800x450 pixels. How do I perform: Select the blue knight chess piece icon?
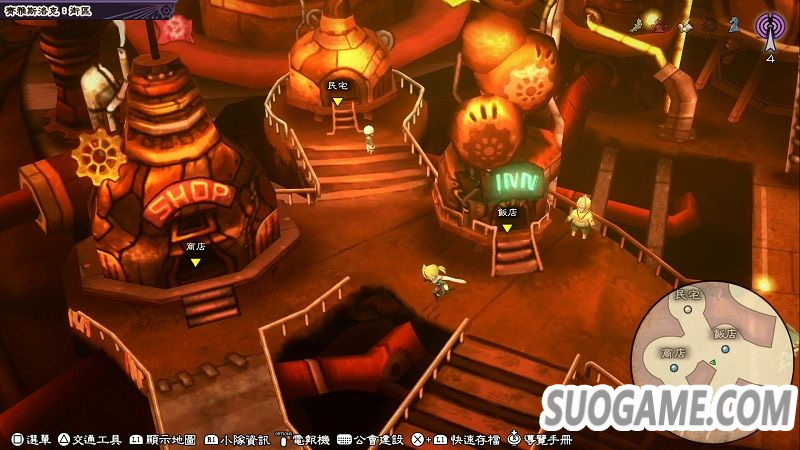[733, 24]
